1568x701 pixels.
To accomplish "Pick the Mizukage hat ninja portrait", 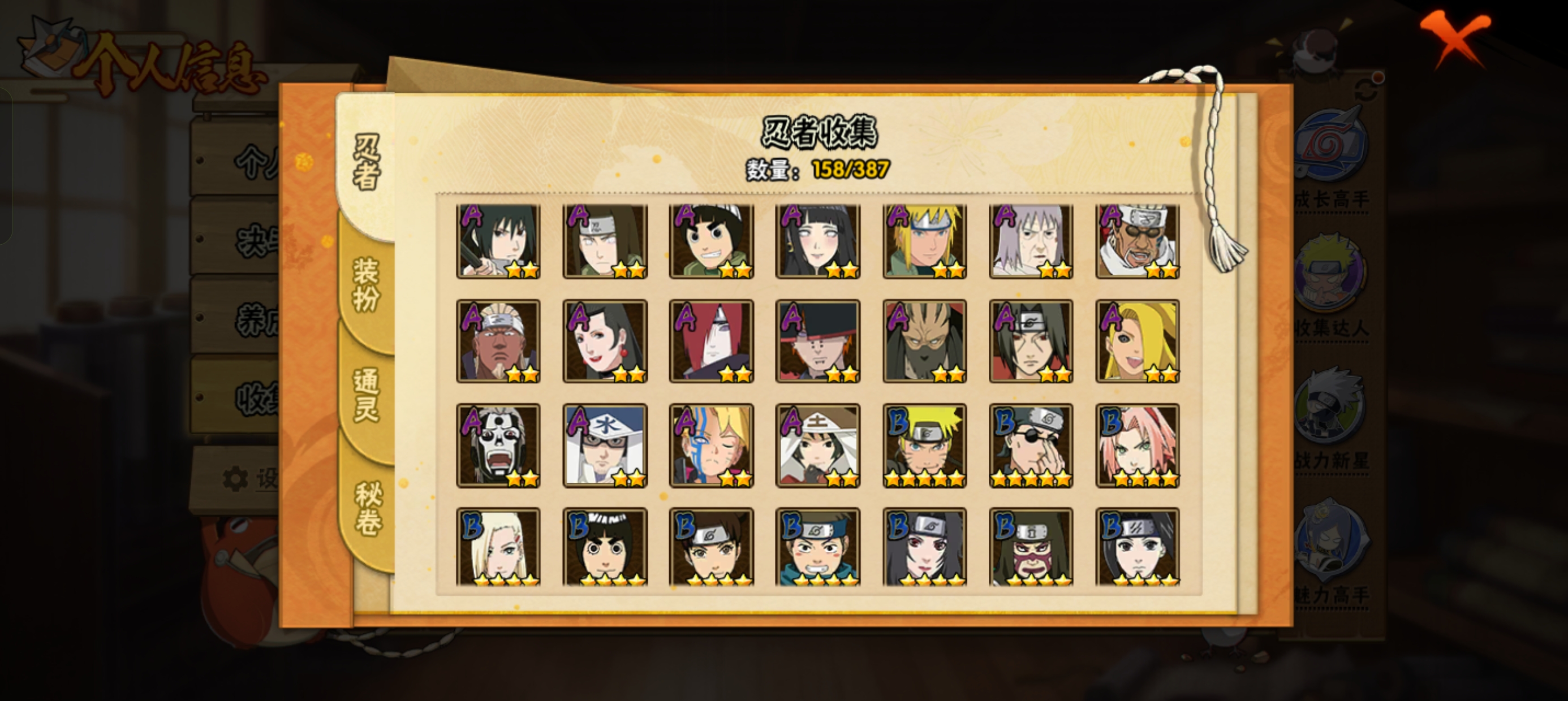I will [605, 446].
